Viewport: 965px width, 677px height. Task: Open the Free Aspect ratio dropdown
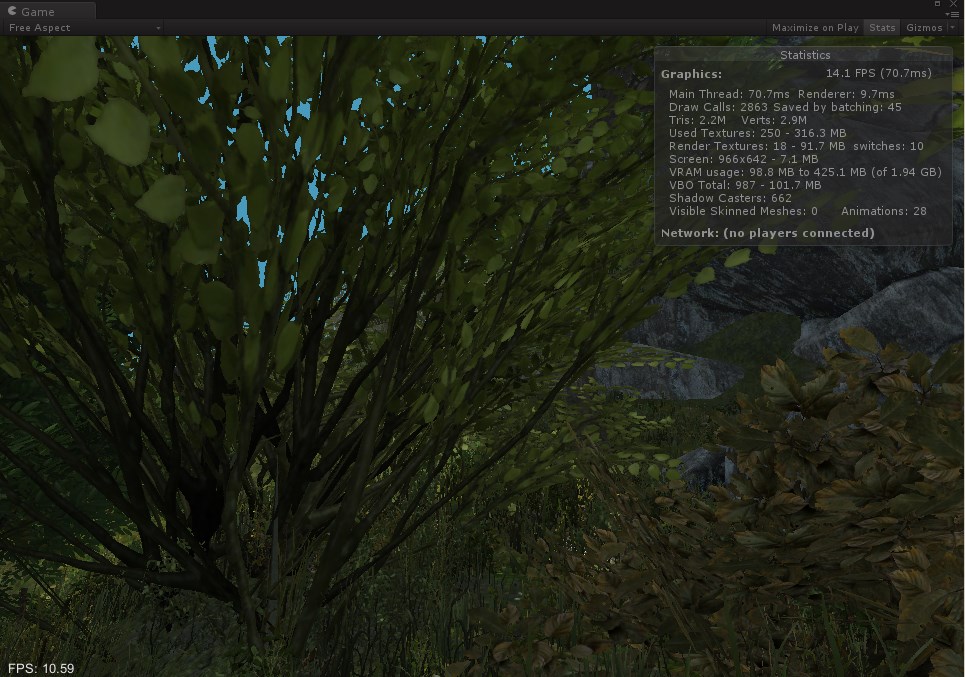click(x=84, y=28)
